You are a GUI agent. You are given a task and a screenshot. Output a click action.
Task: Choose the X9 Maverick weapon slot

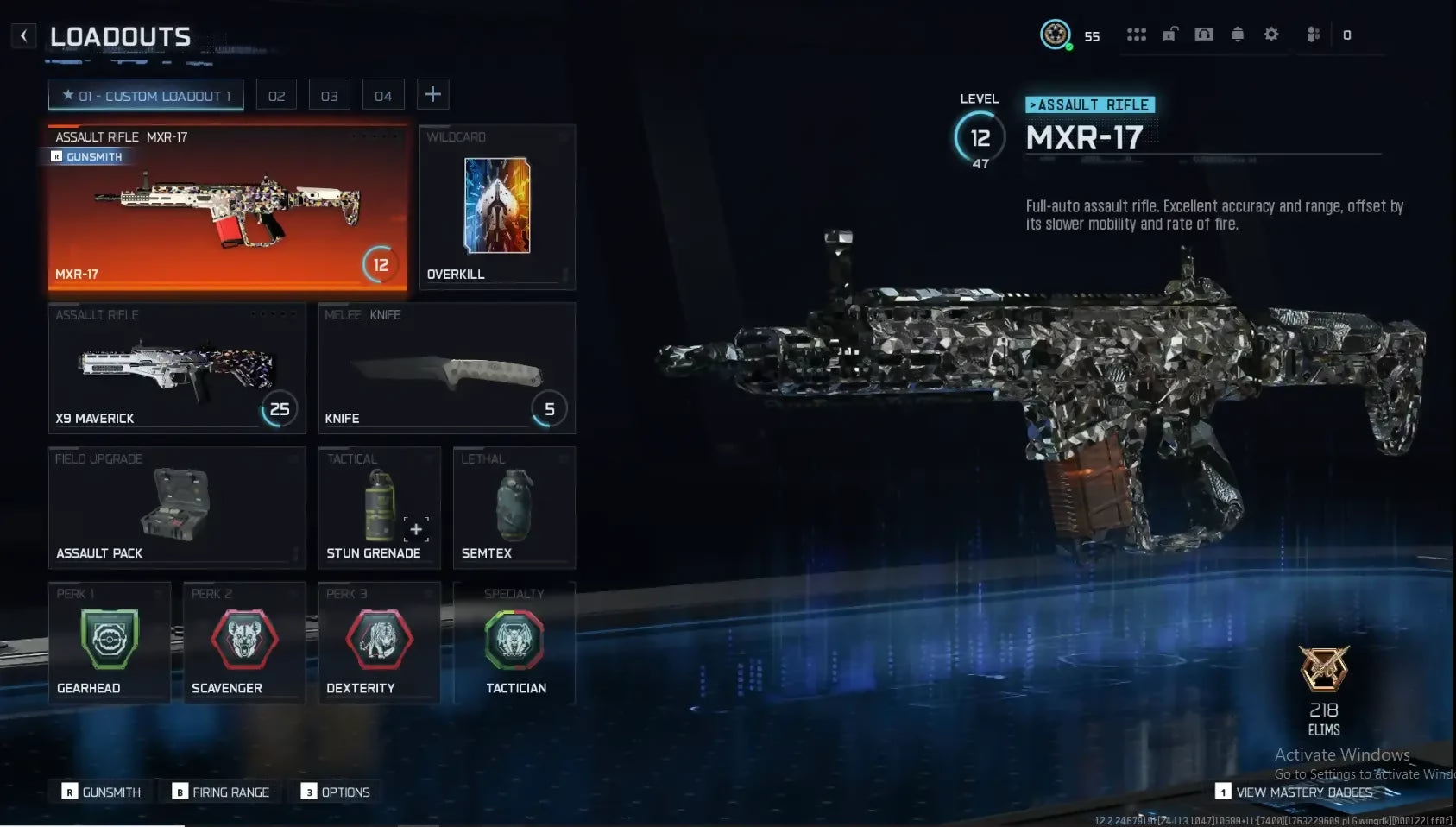tap(177, 368)
